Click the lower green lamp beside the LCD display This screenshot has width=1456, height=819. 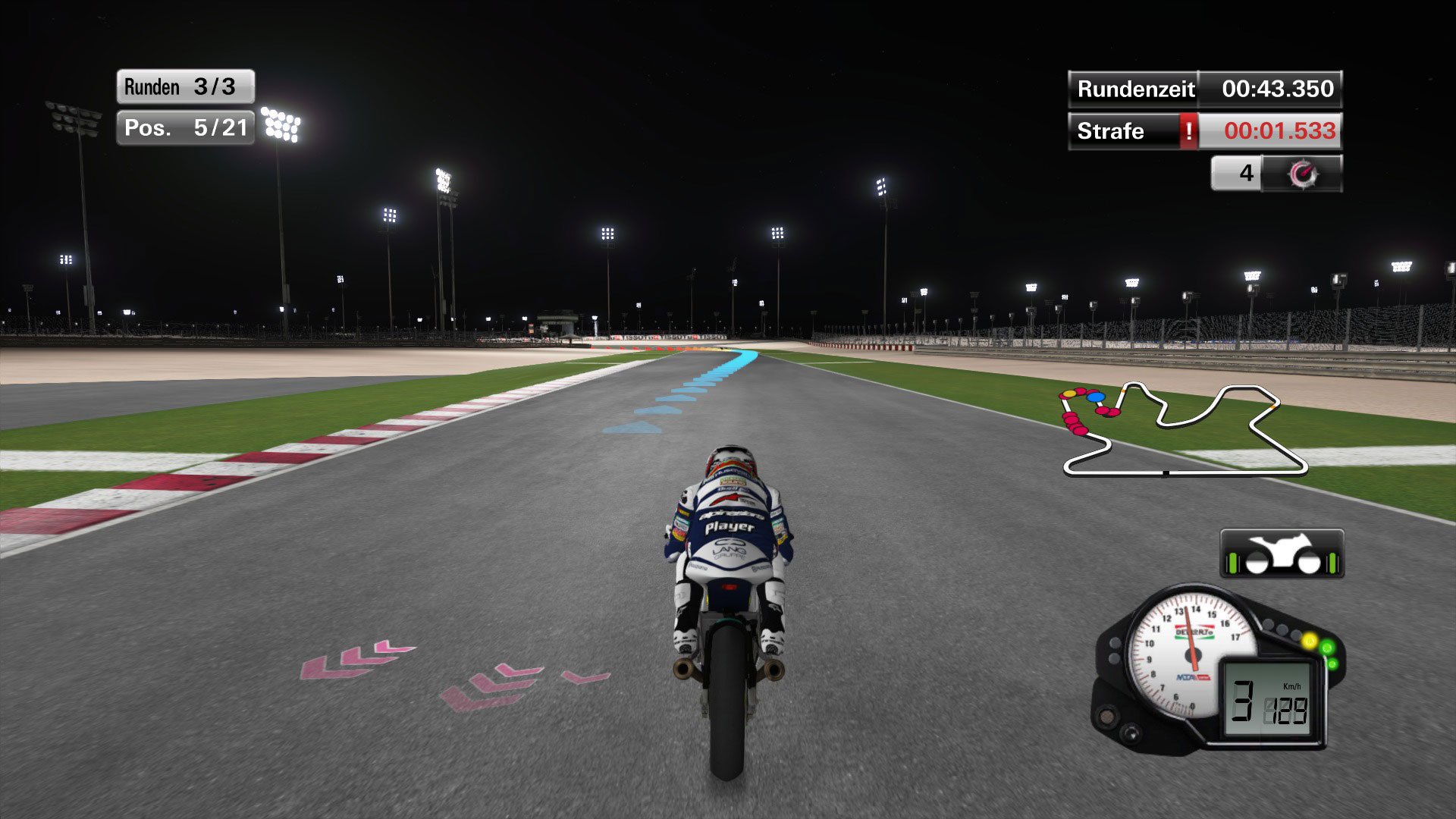click(1333, 664)
